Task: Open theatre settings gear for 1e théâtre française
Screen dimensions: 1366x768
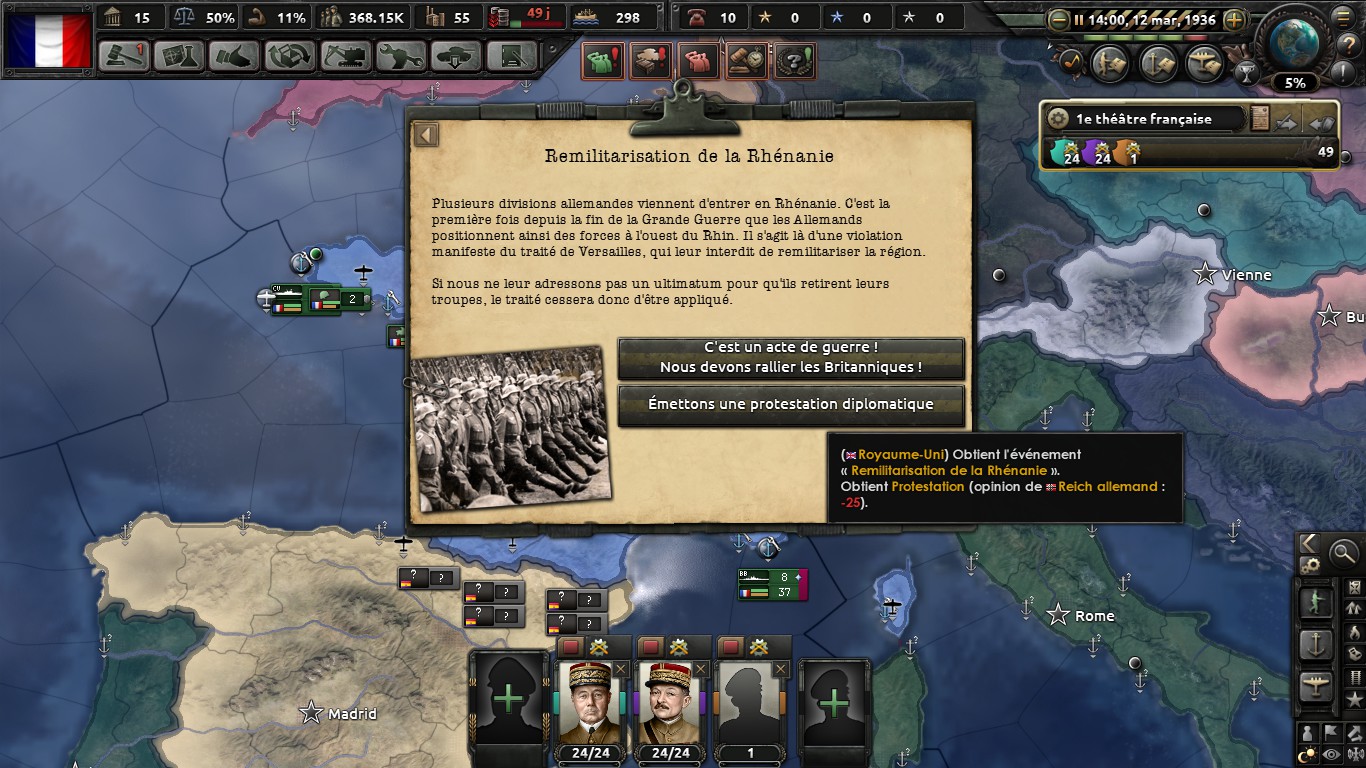Action: click(x=1058, y=119)
